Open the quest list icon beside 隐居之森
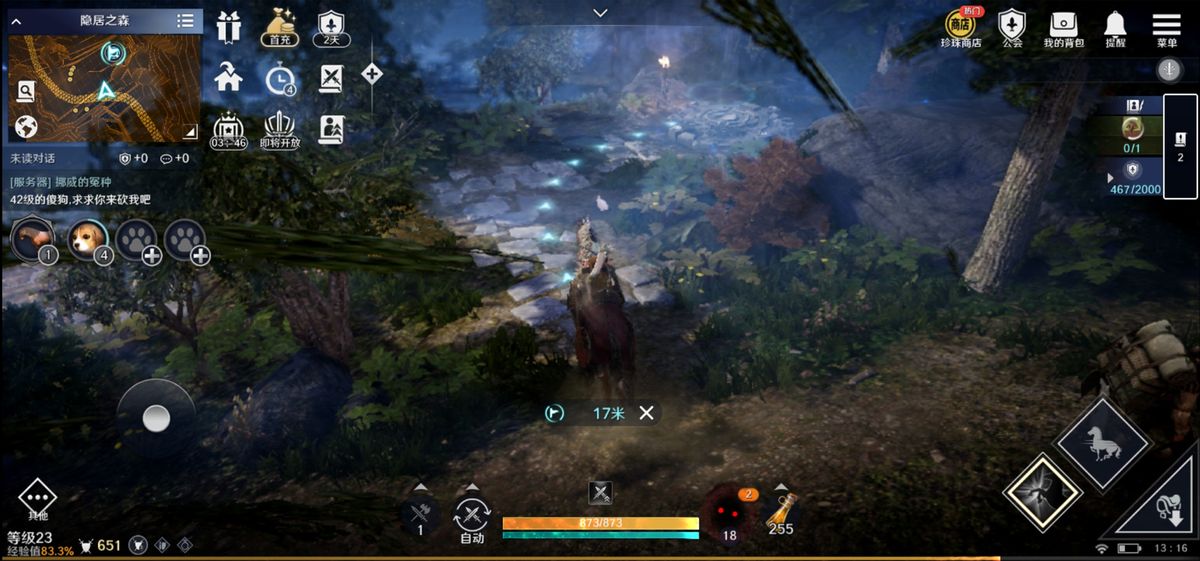Screen dimensions: 1200x561 point(186,21)
